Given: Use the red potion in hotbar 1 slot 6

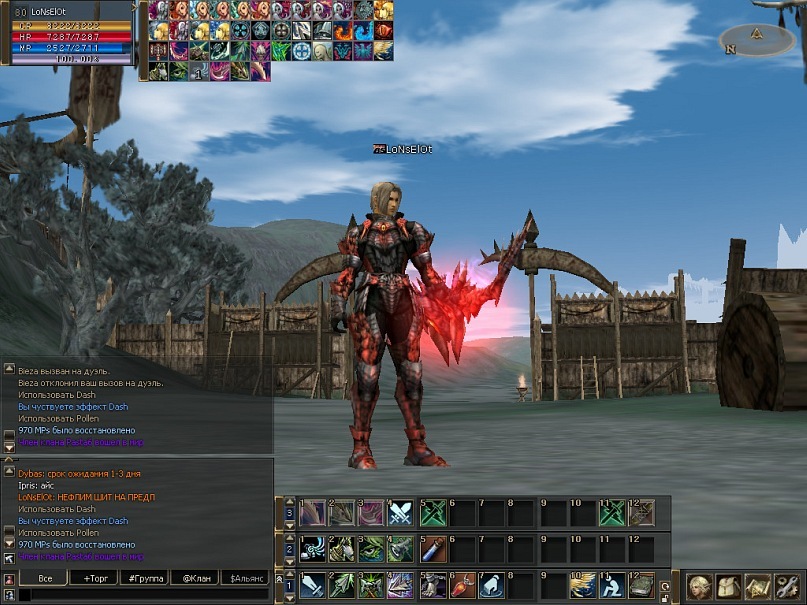Looking at the screenshot, I should coord(462,585).
